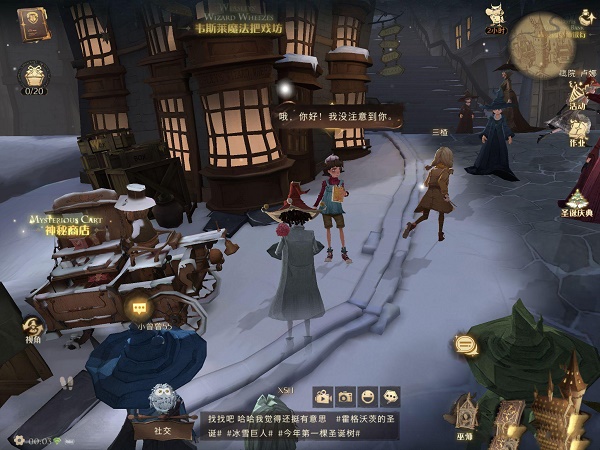
Task: Open the castle tower icon at bottom-right
Action: click(x=558, y=405)
